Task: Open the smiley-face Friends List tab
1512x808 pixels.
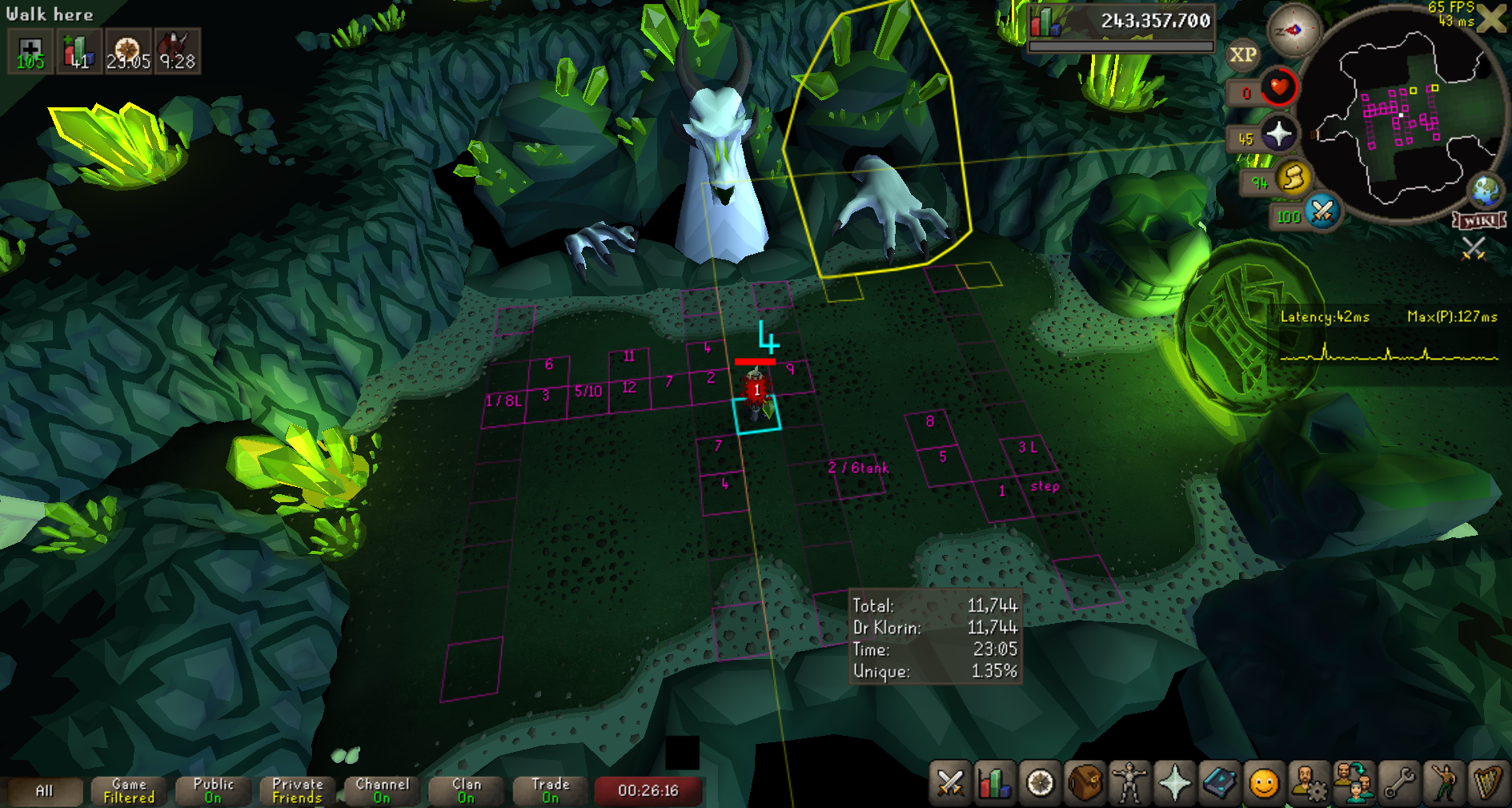Action: pyautogui.click(x=1264, y=782)
